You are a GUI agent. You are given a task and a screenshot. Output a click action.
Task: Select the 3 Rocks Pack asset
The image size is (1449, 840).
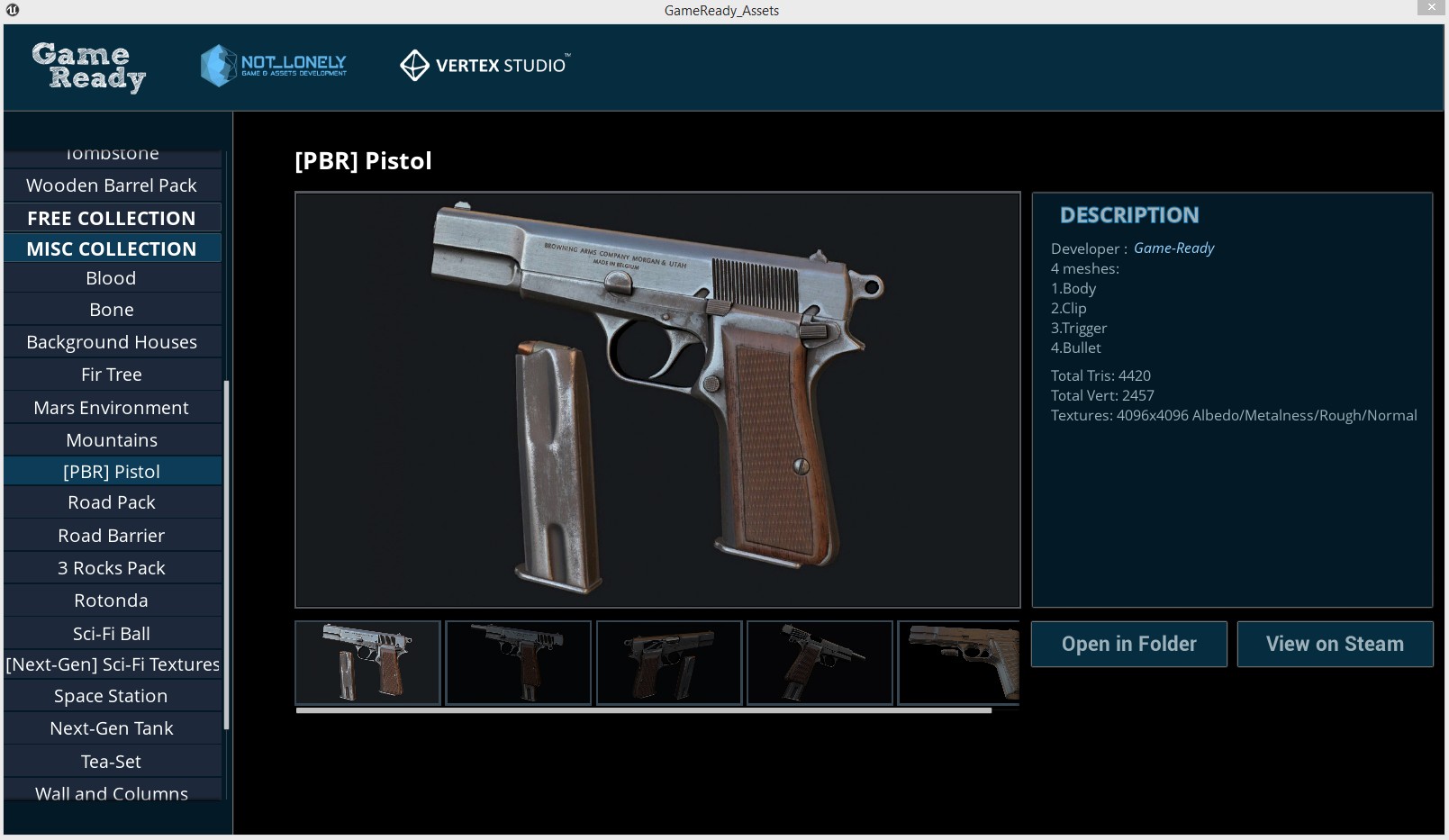tap(112, 567)
